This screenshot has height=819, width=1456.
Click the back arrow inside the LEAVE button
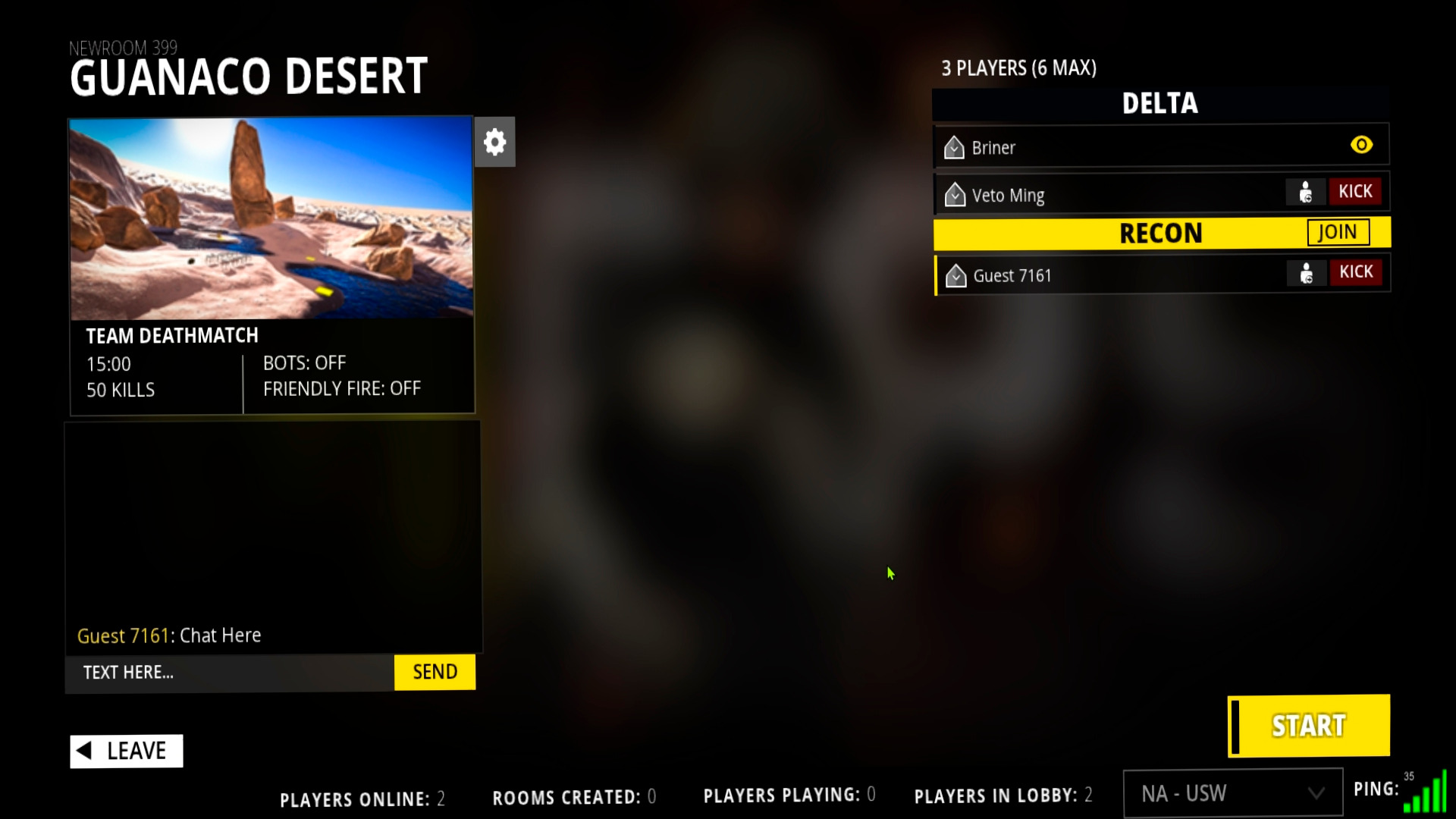tap(86, 751)
